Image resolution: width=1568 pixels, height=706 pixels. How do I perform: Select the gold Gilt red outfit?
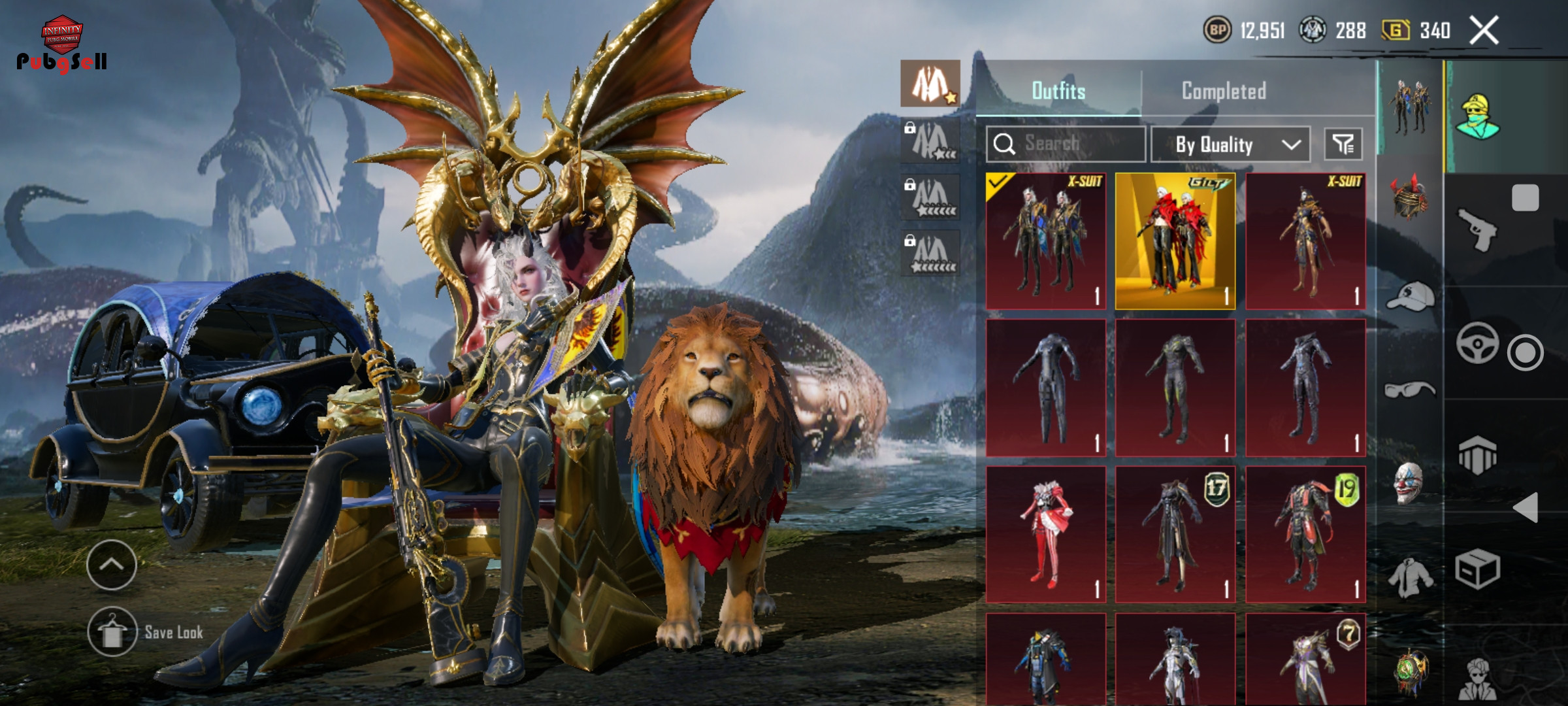1175,241
